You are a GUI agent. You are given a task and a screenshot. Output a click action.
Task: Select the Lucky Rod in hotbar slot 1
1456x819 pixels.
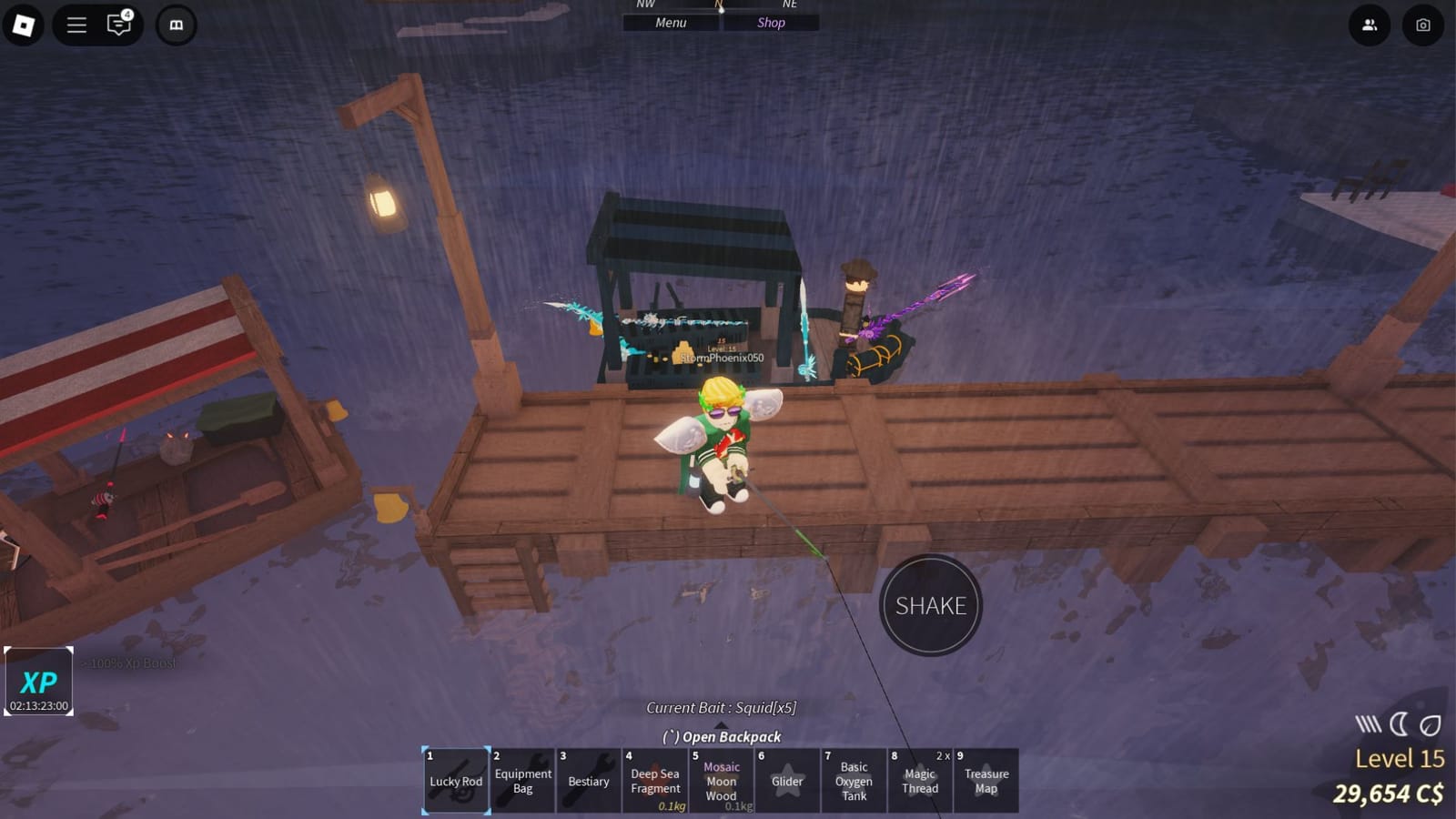click(x=455, y=781)
